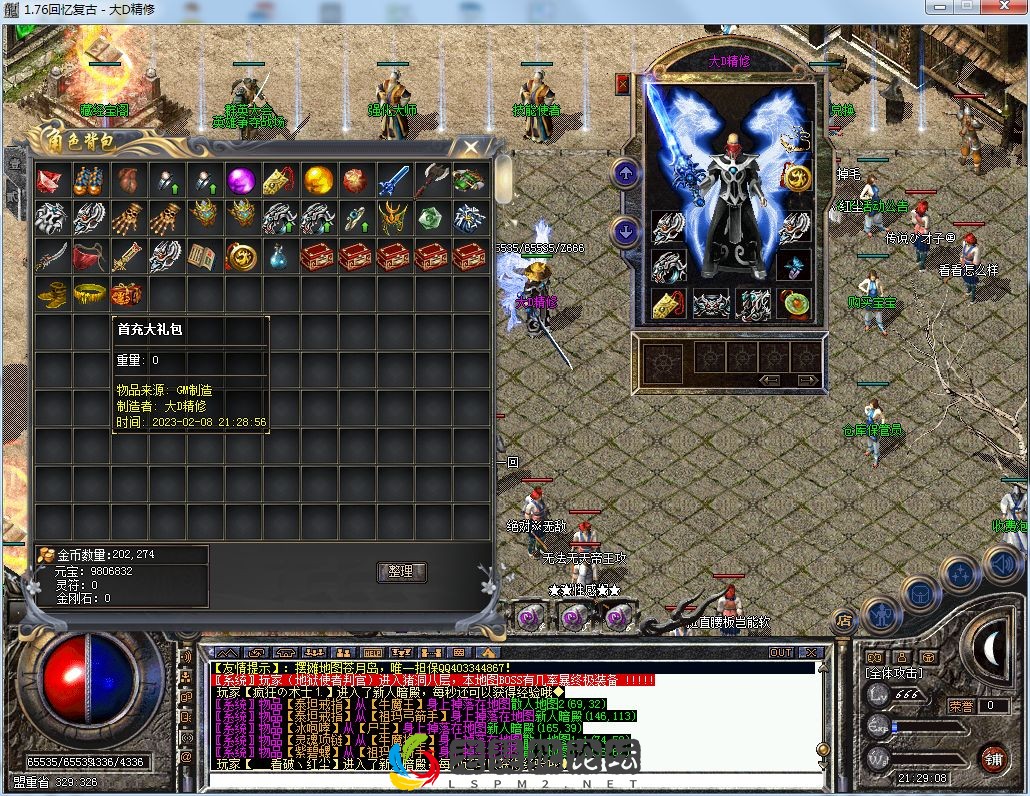Click the down arrow on equipment panel
This screenshot has height=796, width=1030.
(626, 232)
